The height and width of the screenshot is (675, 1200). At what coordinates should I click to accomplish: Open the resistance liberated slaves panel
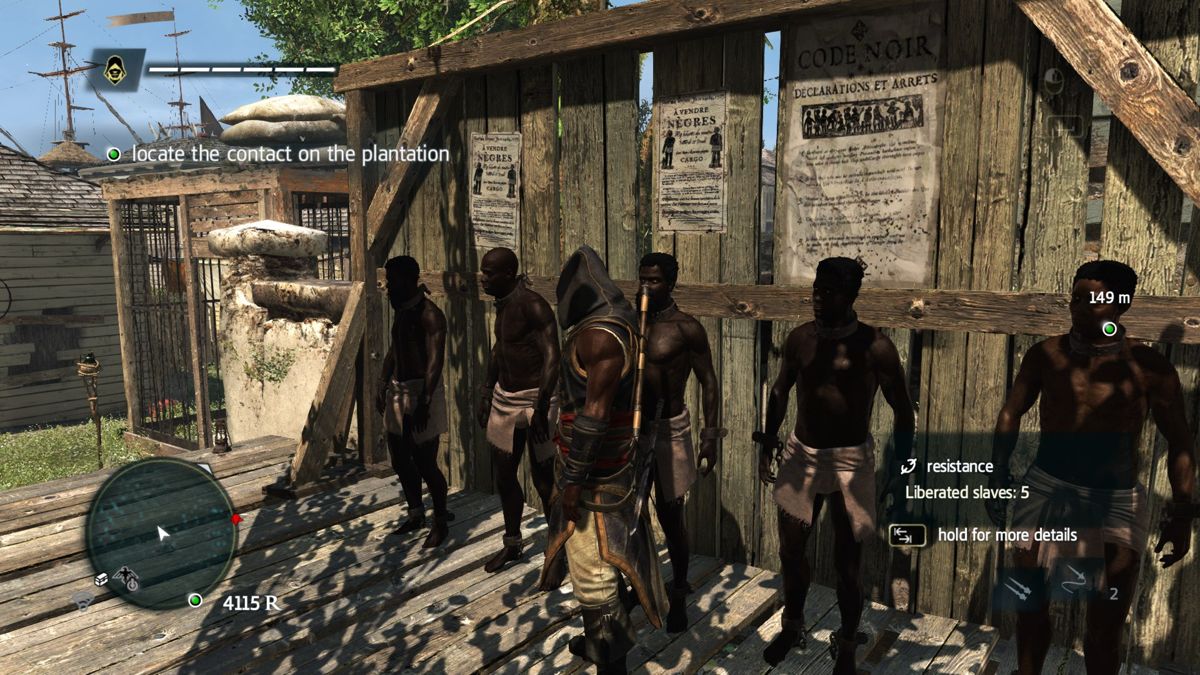[x=966, y=479]
